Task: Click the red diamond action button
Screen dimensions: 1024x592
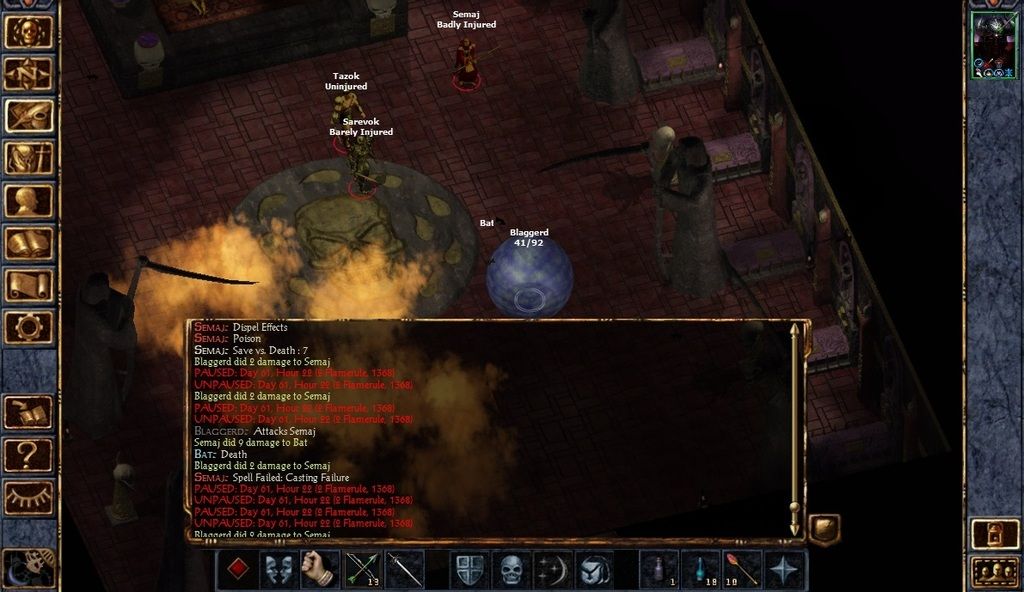Action: tap(237, 570)
